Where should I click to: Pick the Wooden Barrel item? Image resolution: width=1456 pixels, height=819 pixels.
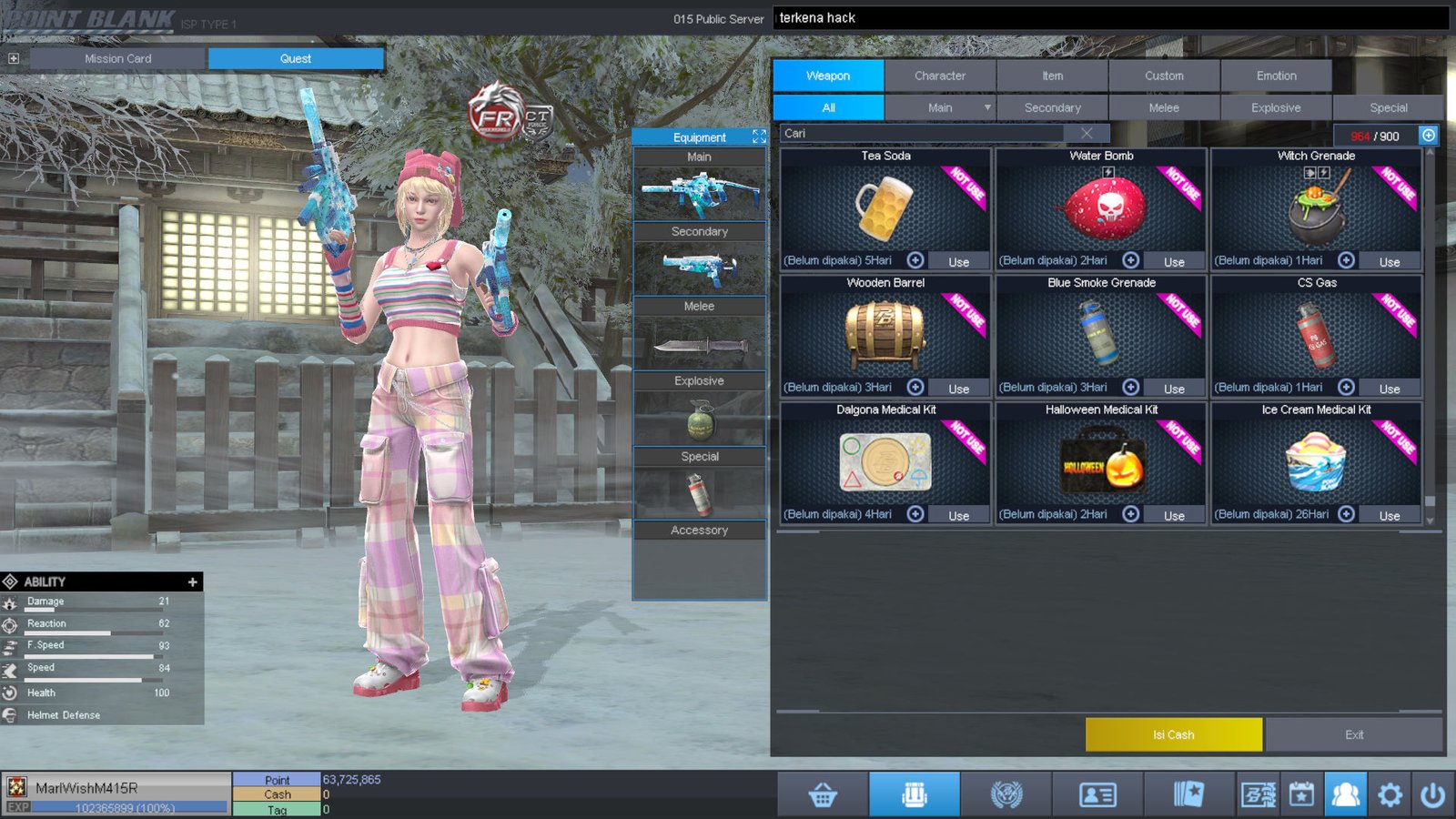click(885, 335)
